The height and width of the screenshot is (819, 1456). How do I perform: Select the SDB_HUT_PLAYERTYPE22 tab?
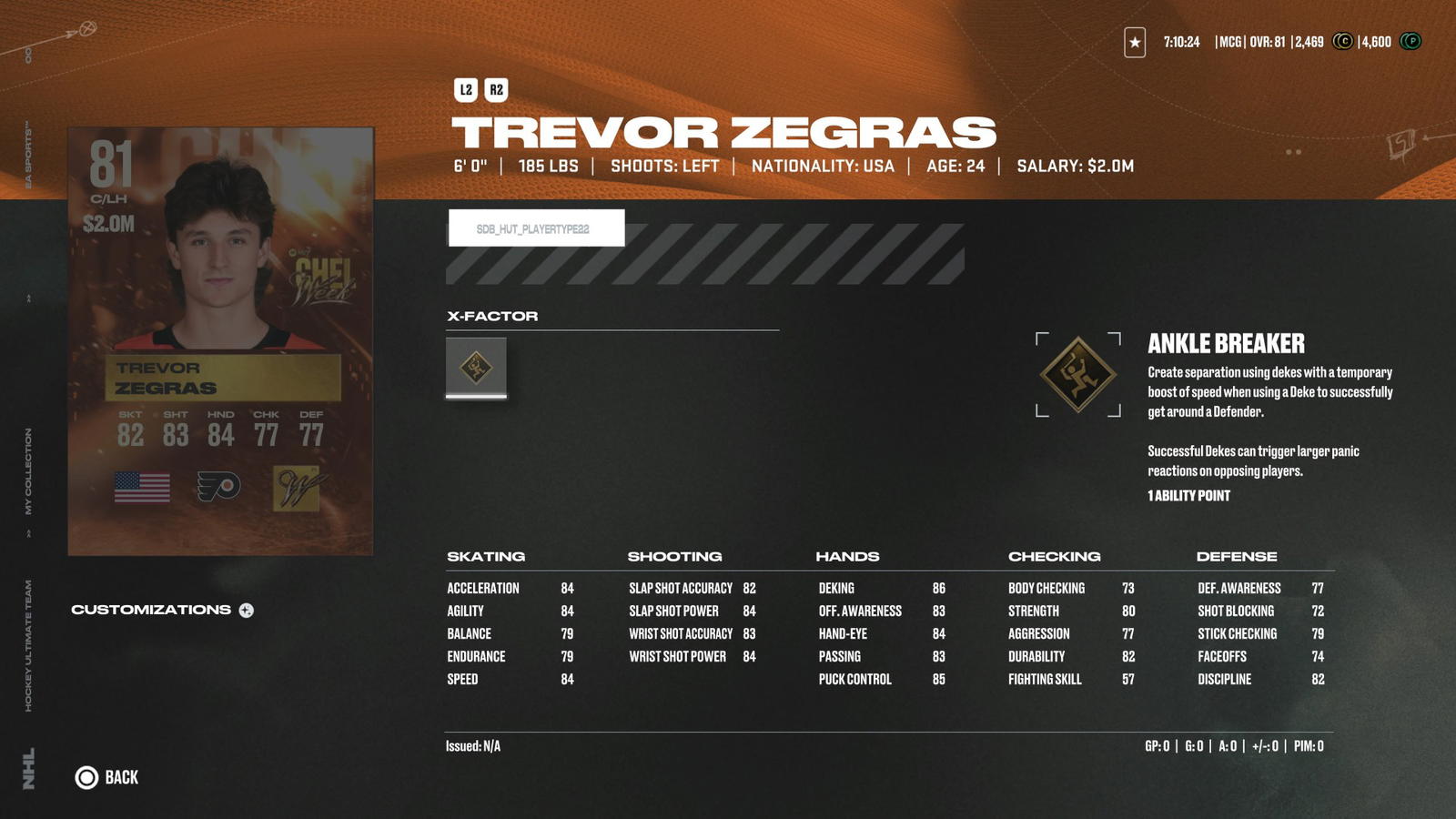pos(536,228)
